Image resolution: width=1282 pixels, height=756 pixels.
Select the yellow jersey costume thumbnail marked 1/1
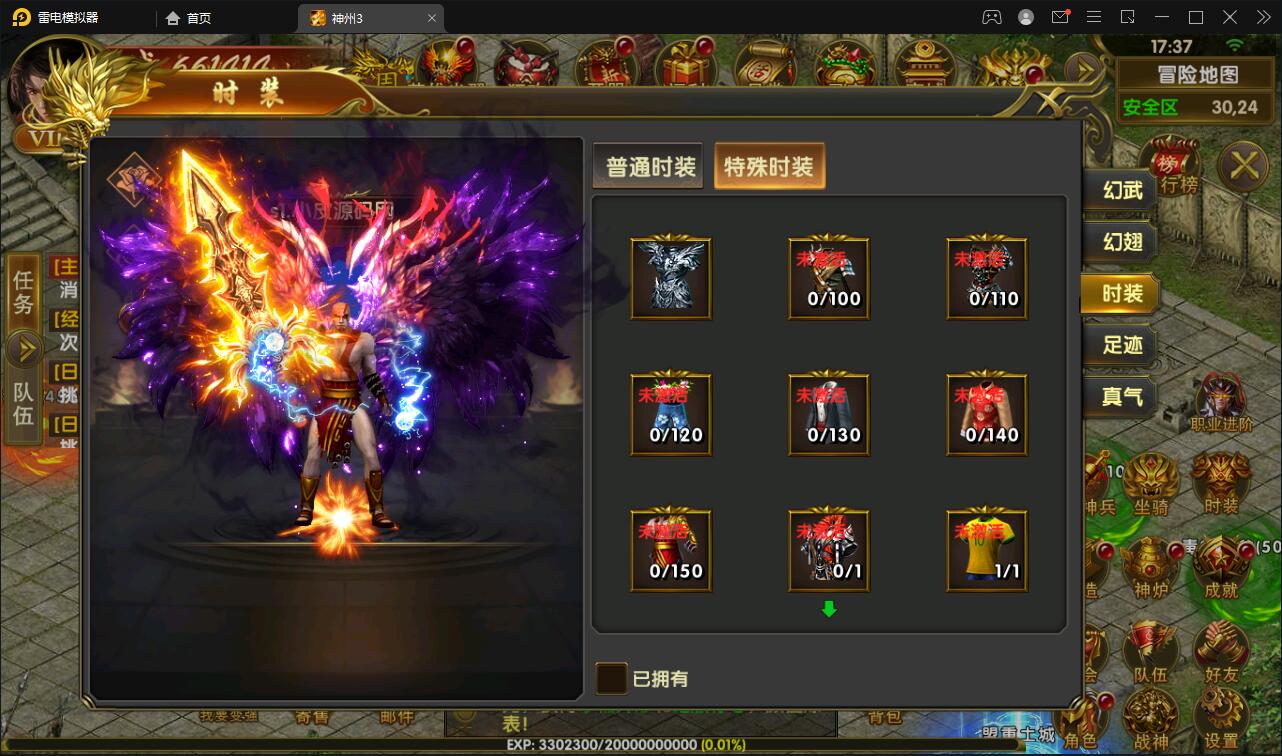pyautogui.click(x=987, y=549)
